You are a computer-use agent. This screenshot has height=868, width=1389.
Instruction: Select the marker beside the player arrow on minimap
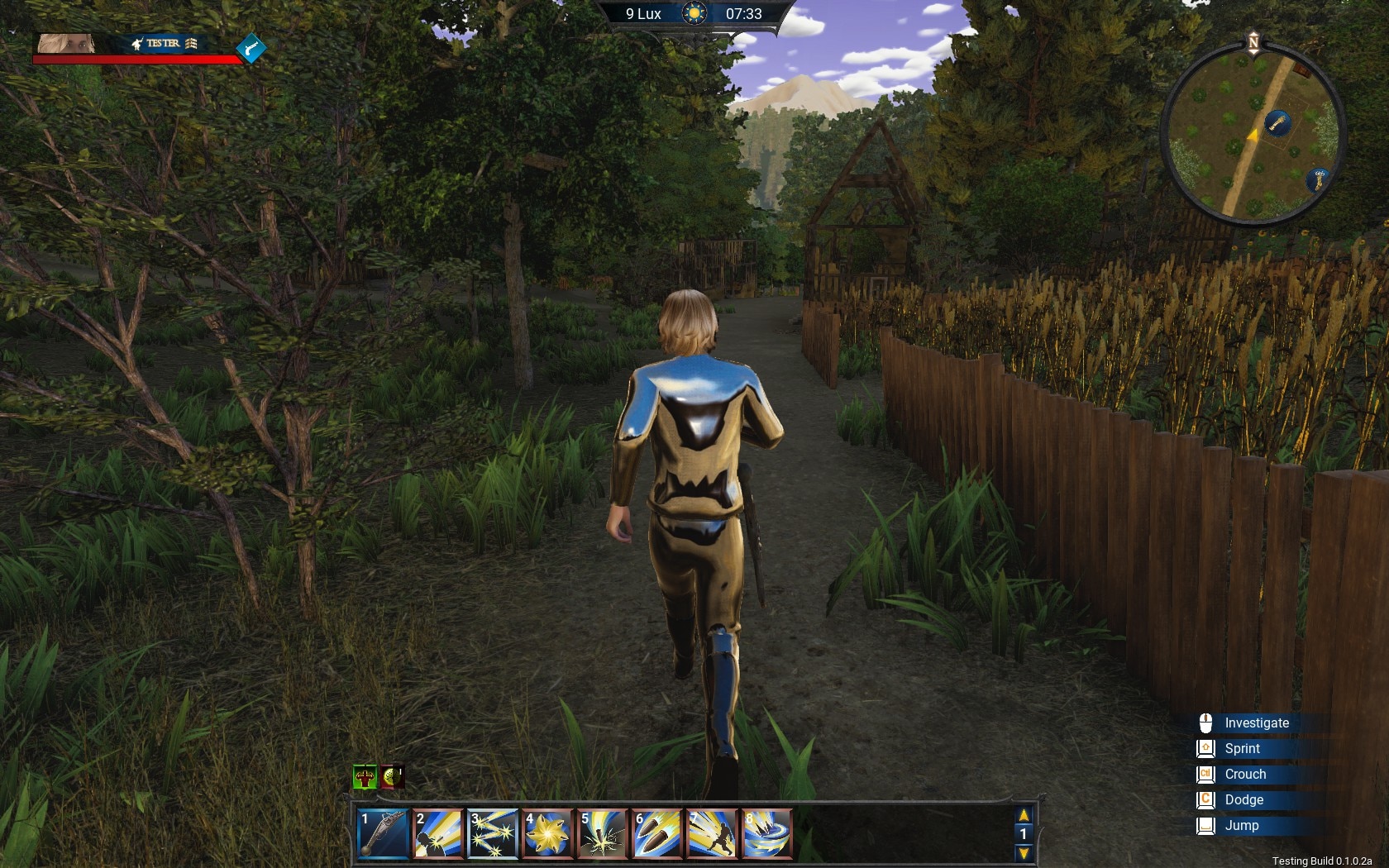pyautogui.click(x=1278, y=124)
